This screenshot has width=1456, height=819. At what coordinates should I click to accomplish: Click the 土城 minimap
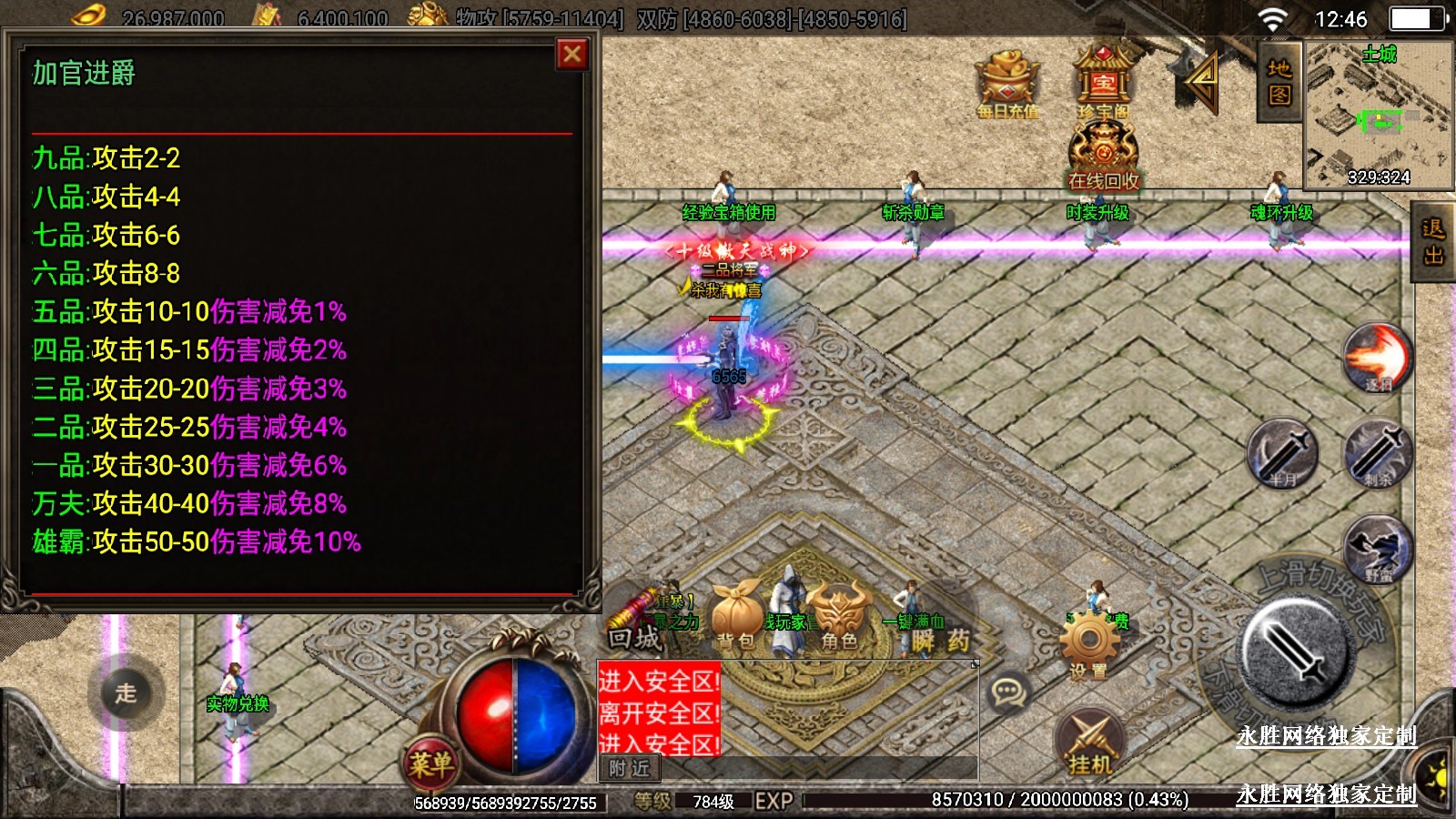[1379, 114]
